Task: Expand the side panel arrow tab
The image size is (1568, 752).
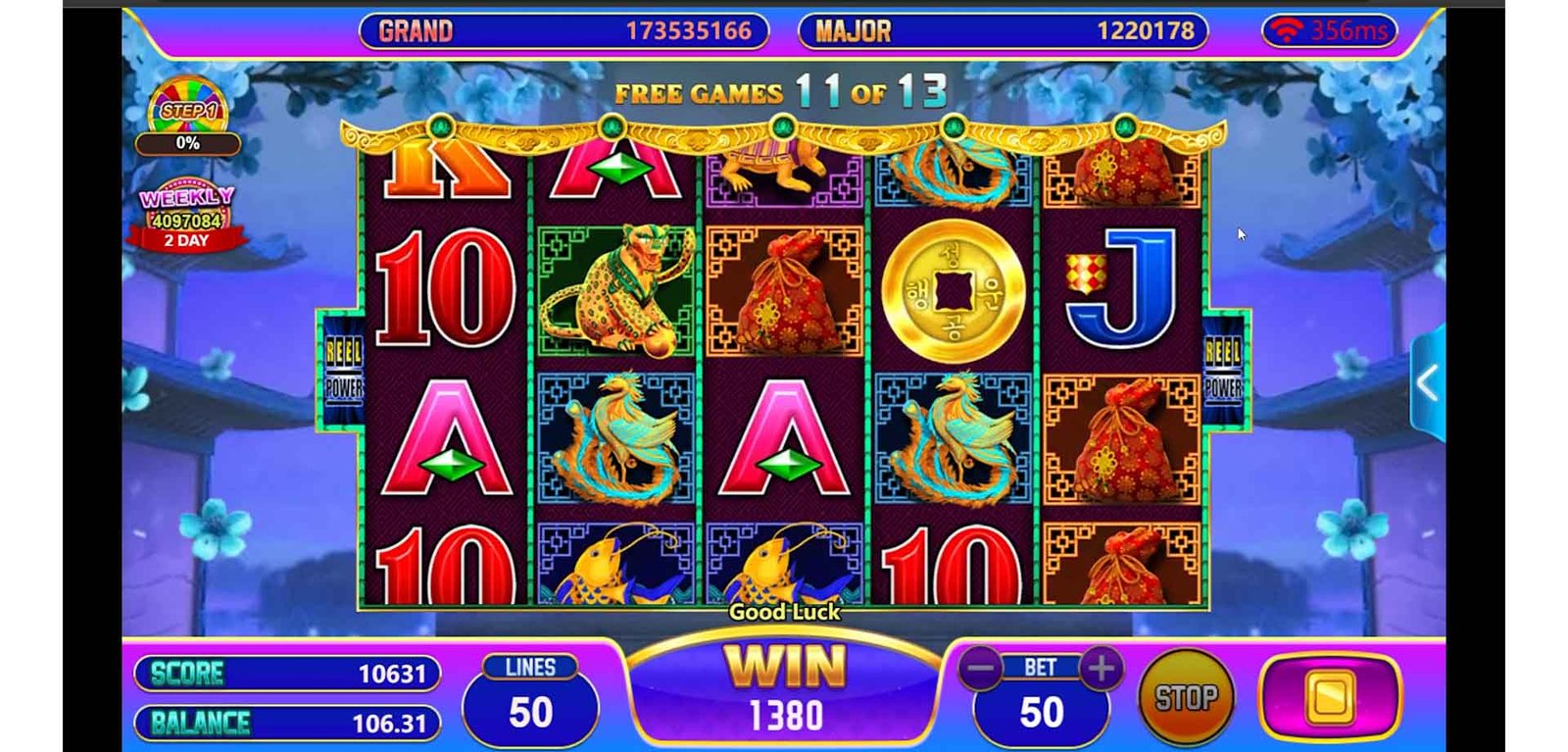Action: point(1428,383)
